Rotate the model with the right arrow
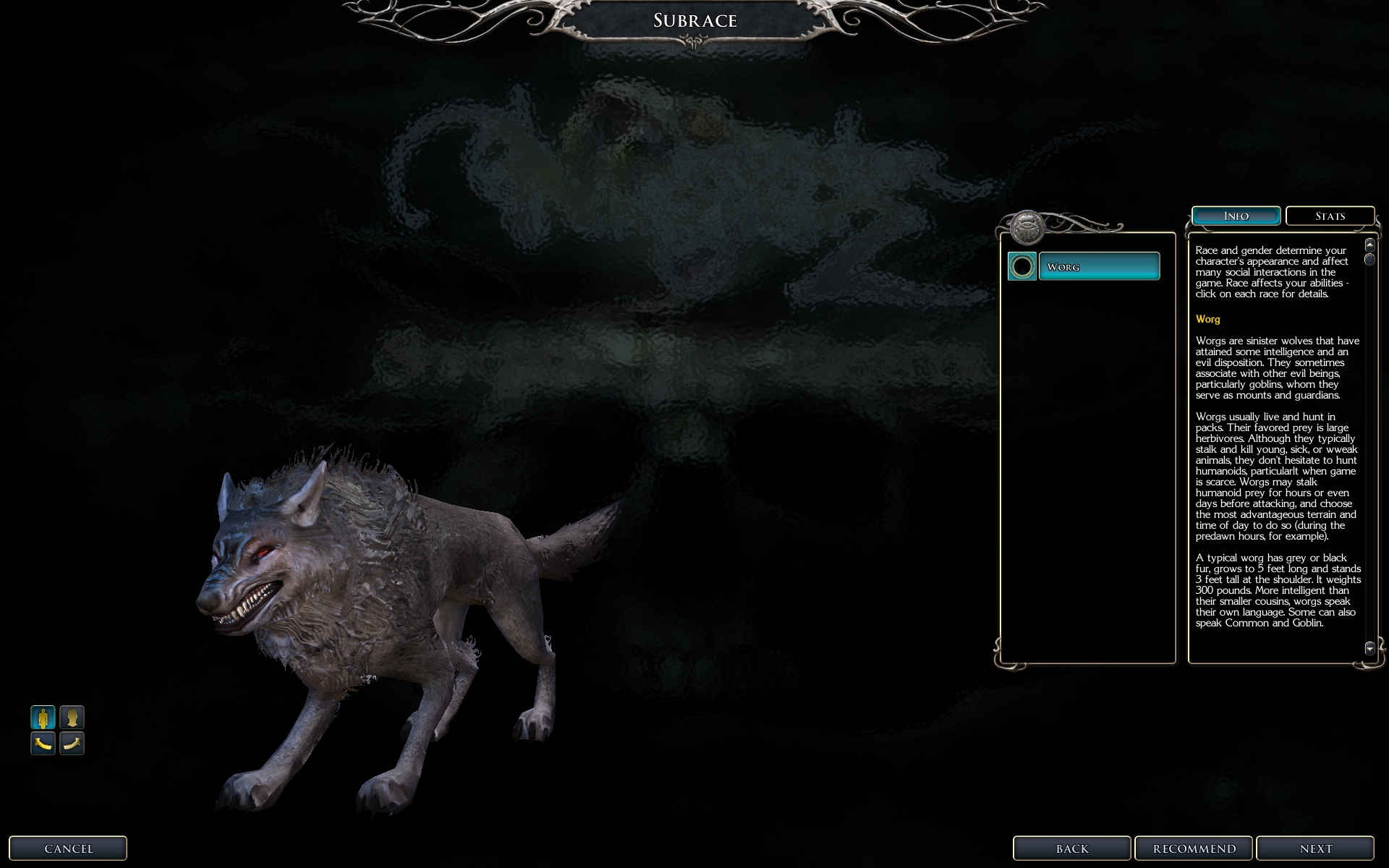Image resolution: width=1389 pixels, height=868 pixels. (x=72, y=743)
